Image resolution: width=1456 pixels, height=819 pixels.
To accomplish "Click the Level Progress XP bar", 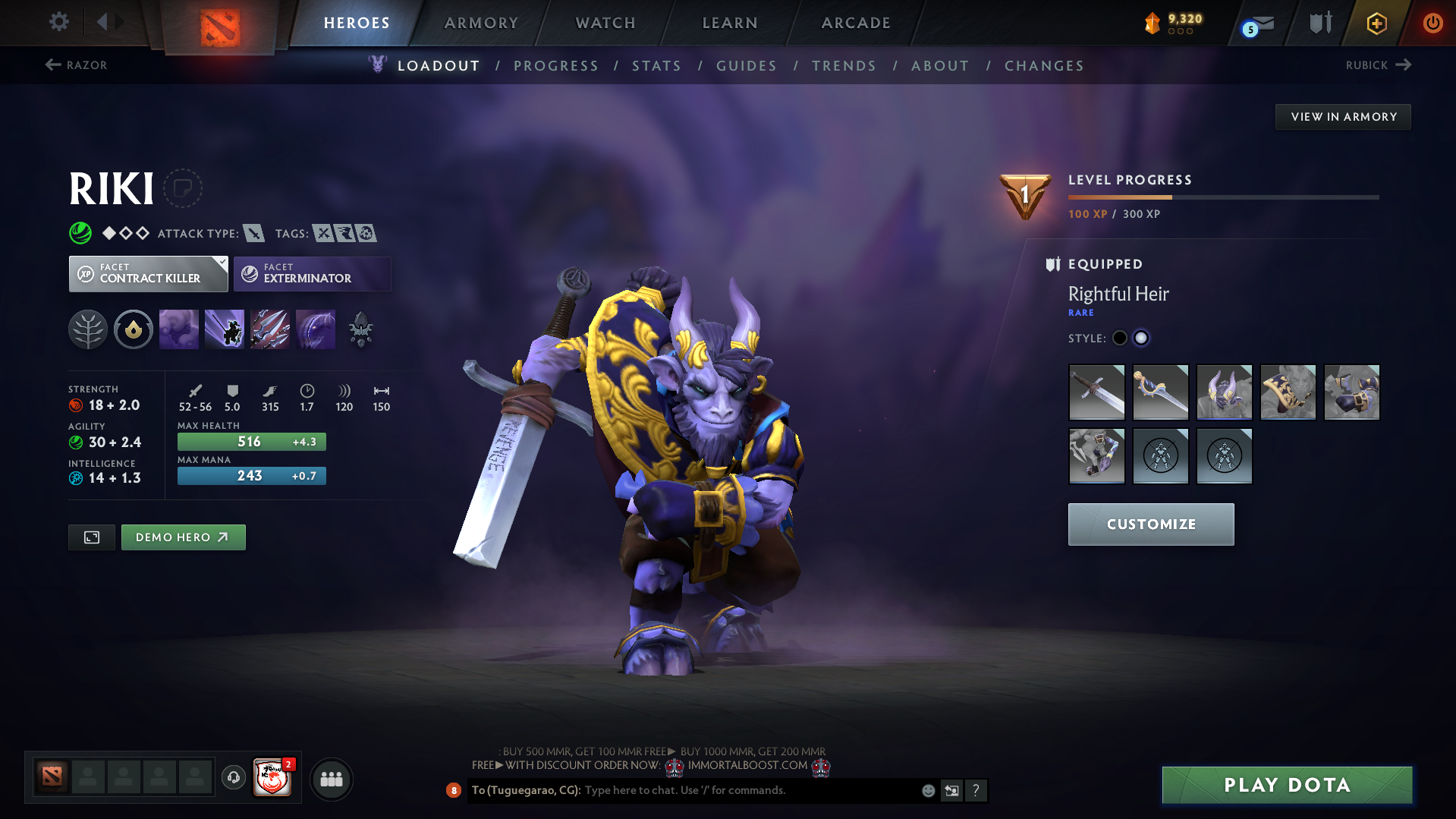I will click(1222, 197).
